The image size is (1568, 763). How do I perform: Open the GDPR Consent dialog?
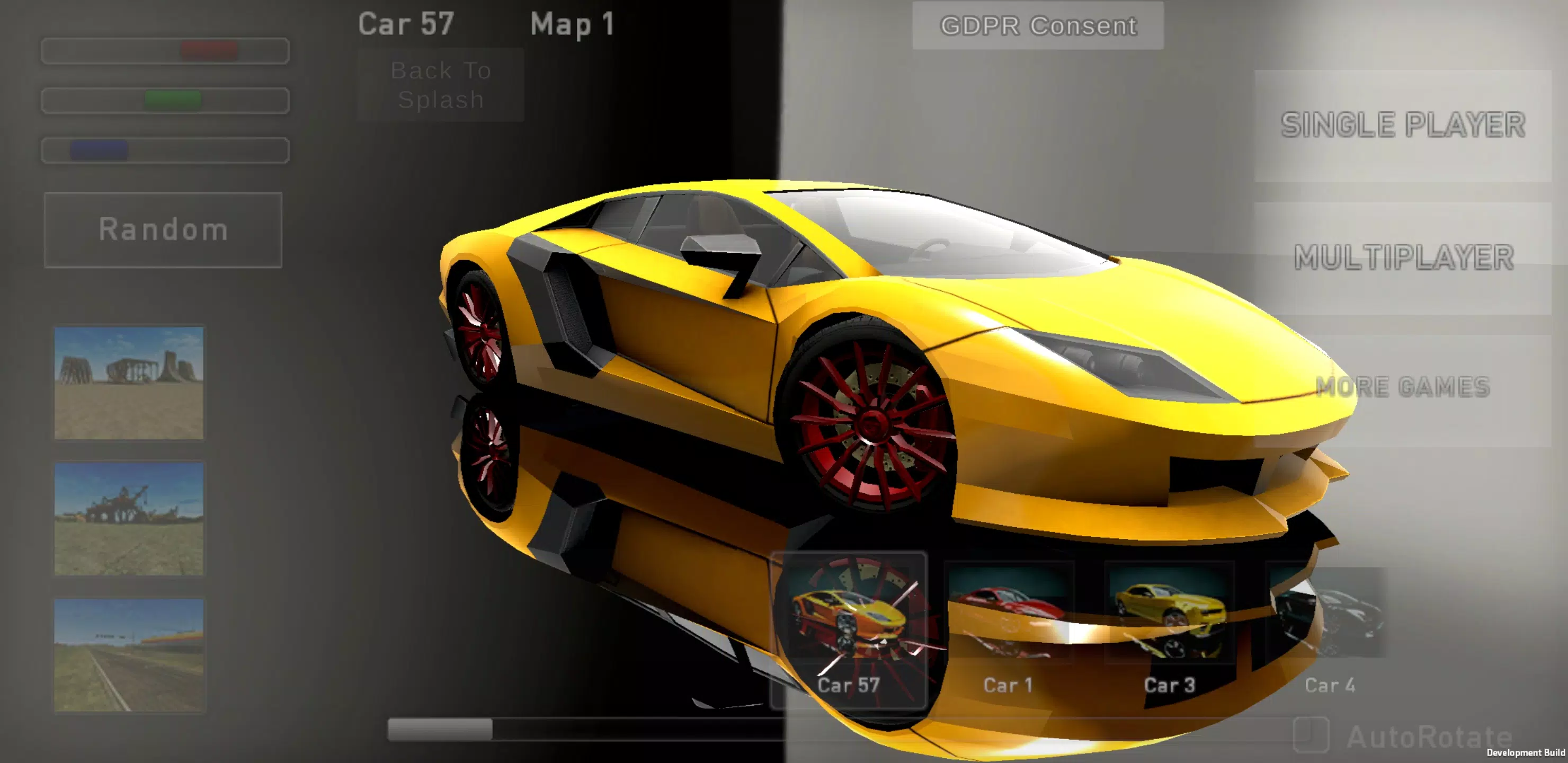tap(1037, 25)
